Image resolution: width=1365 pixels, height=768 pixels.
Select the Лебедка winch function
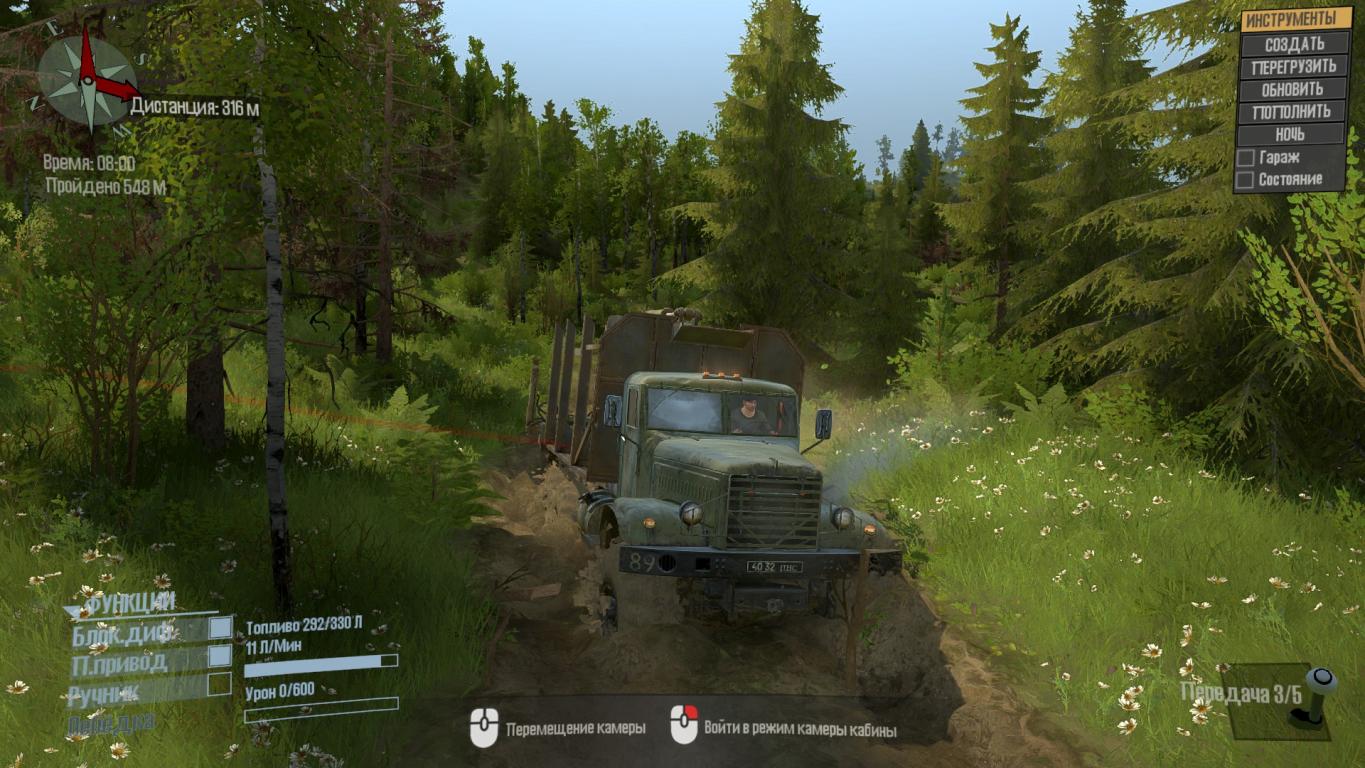click(x=111, y=722)
